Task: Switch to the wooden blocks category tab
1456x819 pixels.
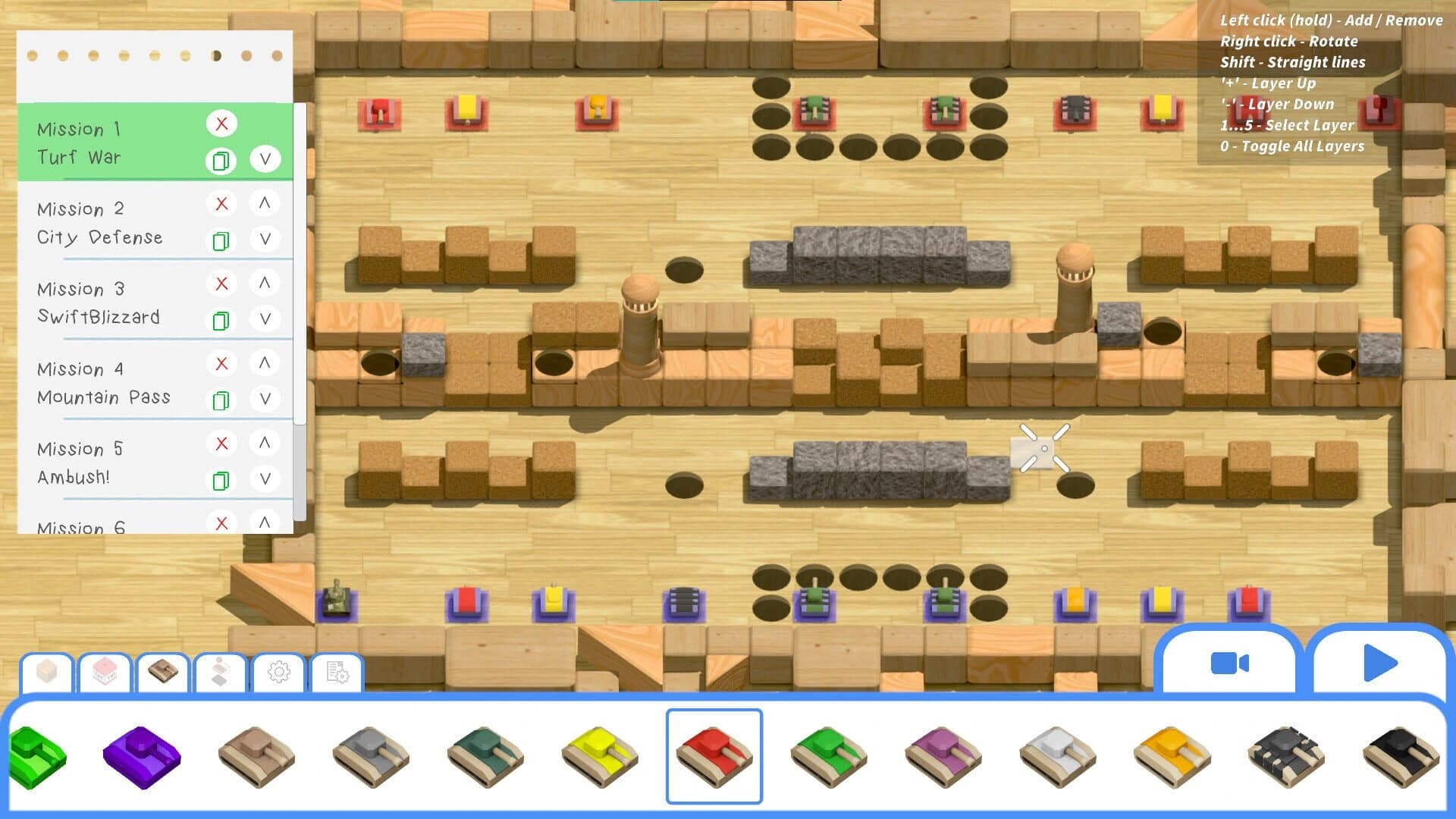Action: [x=48, y=670]
